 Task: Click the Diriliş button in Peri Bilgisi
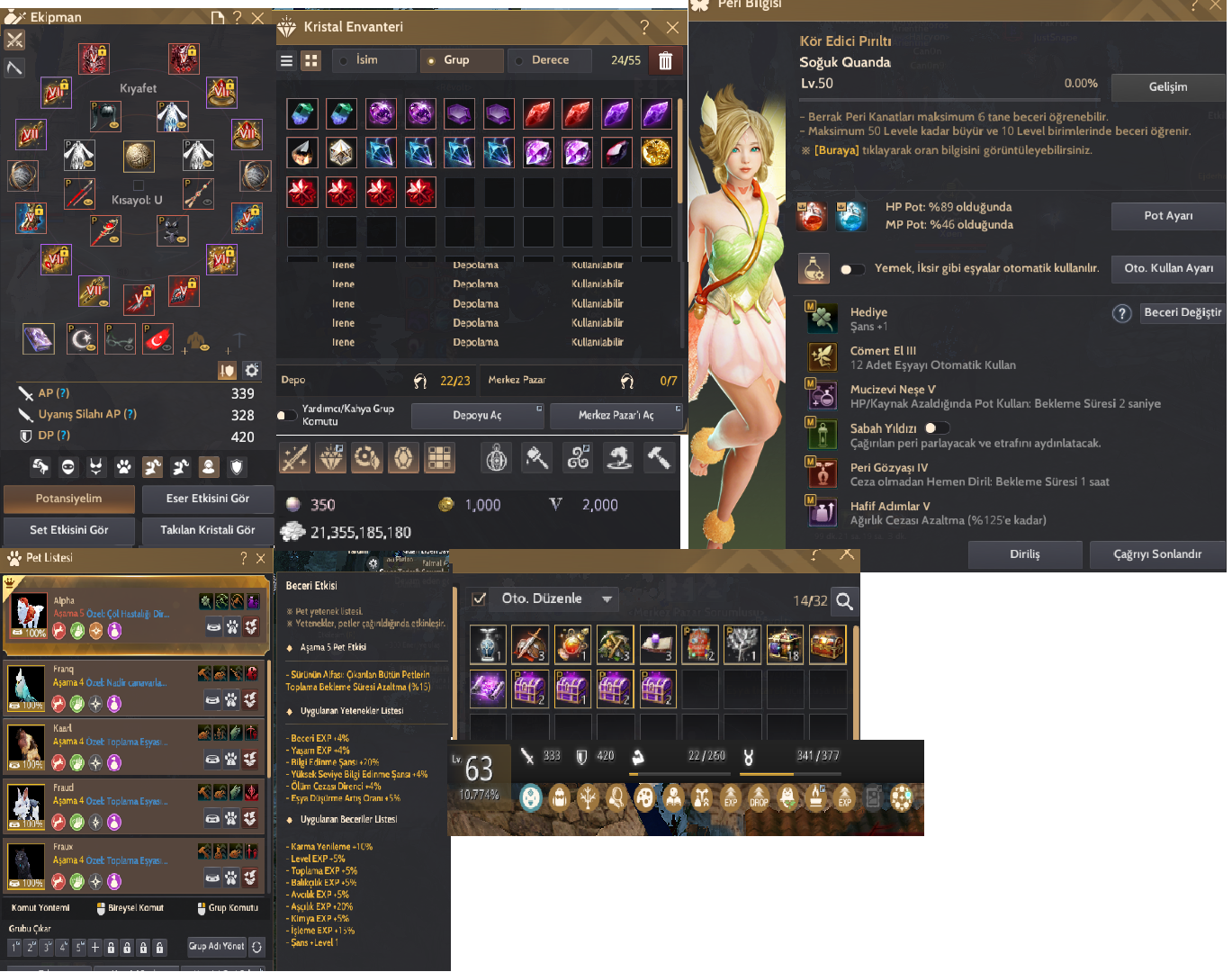(1024, 554)
